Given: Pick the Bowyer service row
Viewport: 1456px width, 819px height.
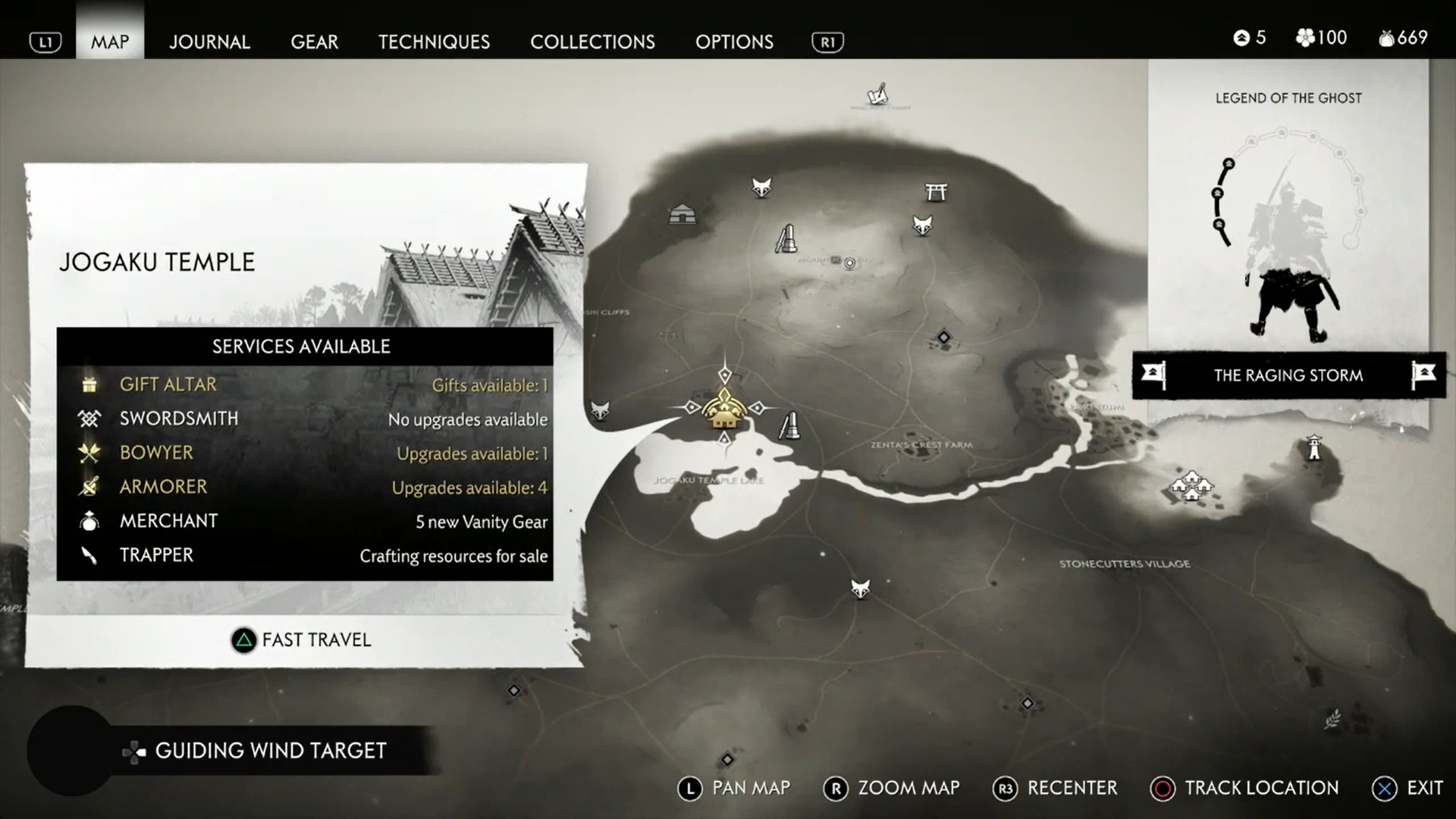Looking at the screenshot, I should pyautogui.click(x=304, y=453).
